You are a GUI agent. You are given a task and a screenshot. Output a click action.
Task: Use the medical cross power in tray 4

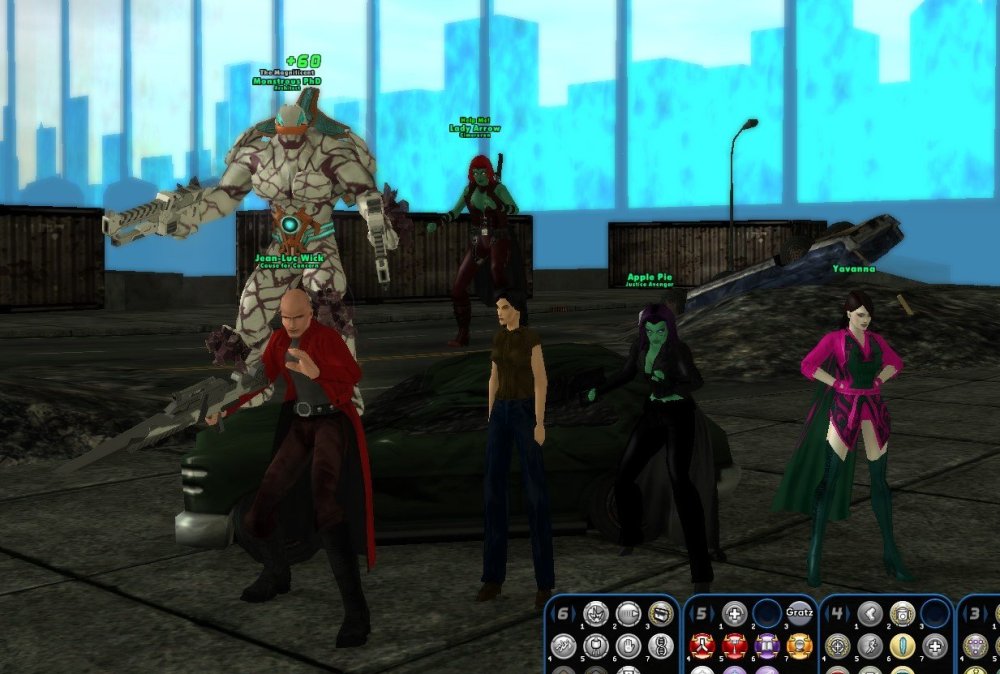click(935, 646)
